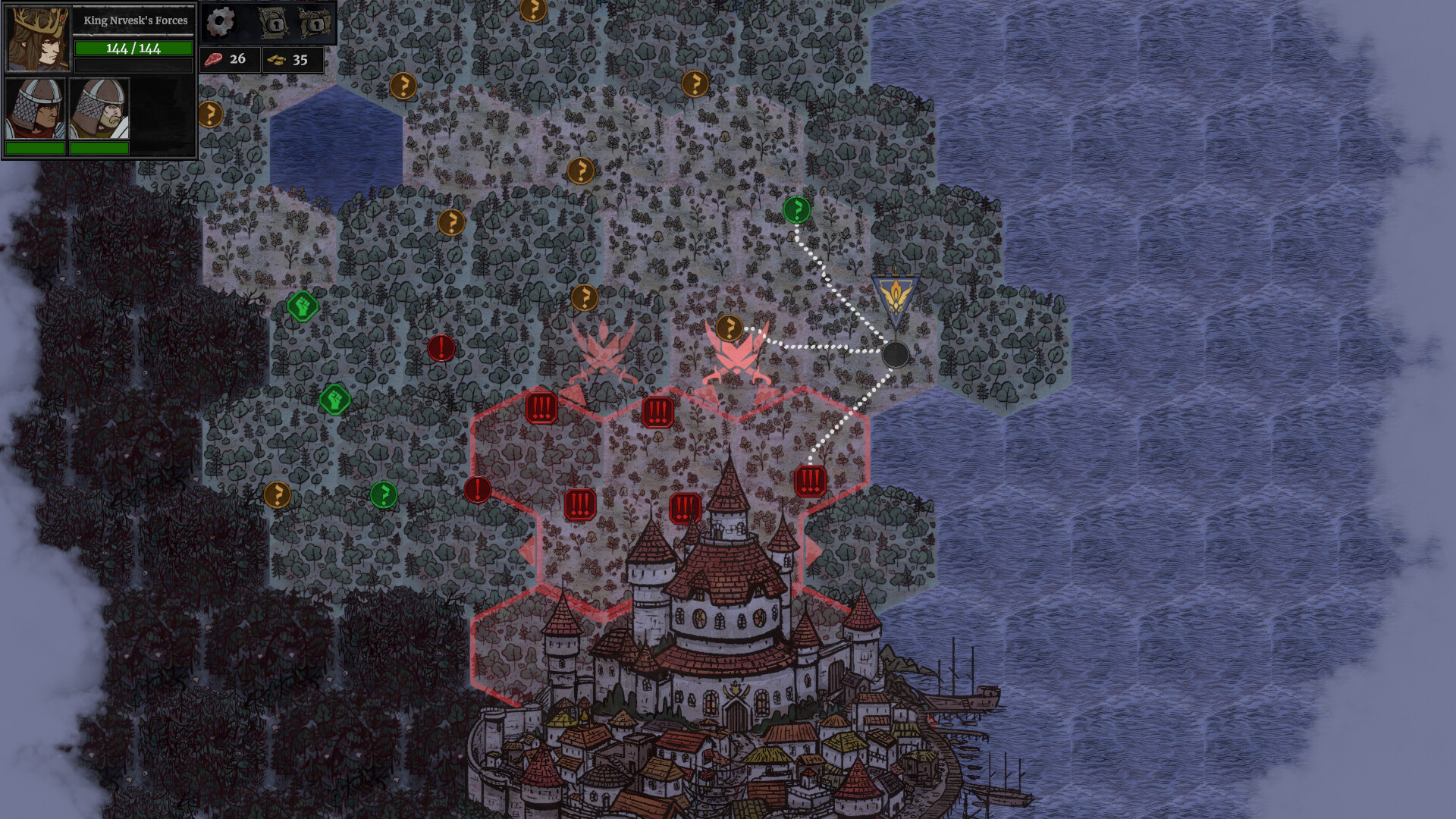The image size is (1456, 819).
Task: Select the bearded soldier portrait
Action: tap(99, 108)
